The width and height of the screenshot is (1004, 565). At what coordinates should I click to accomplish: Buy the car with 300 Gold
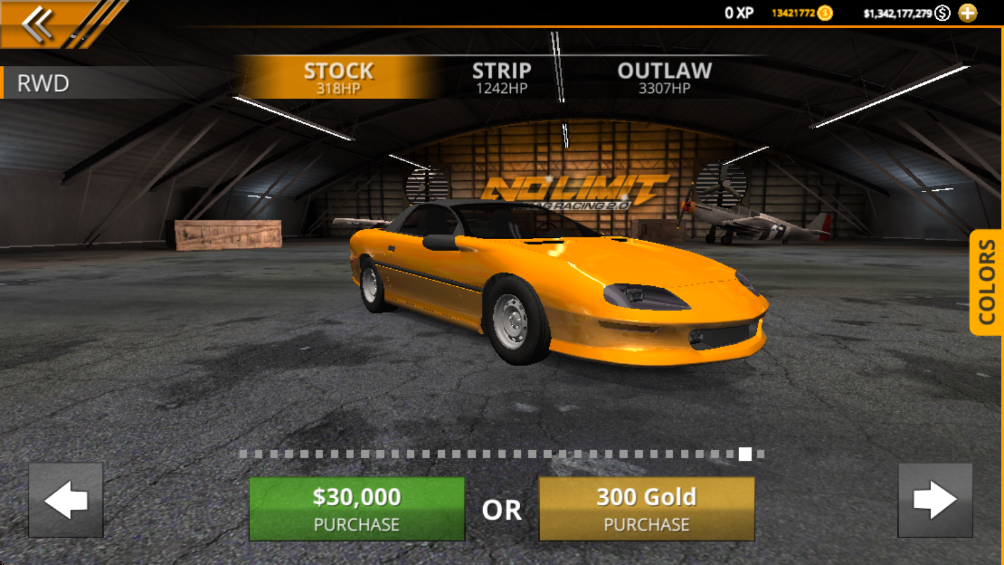coord(646,508)
